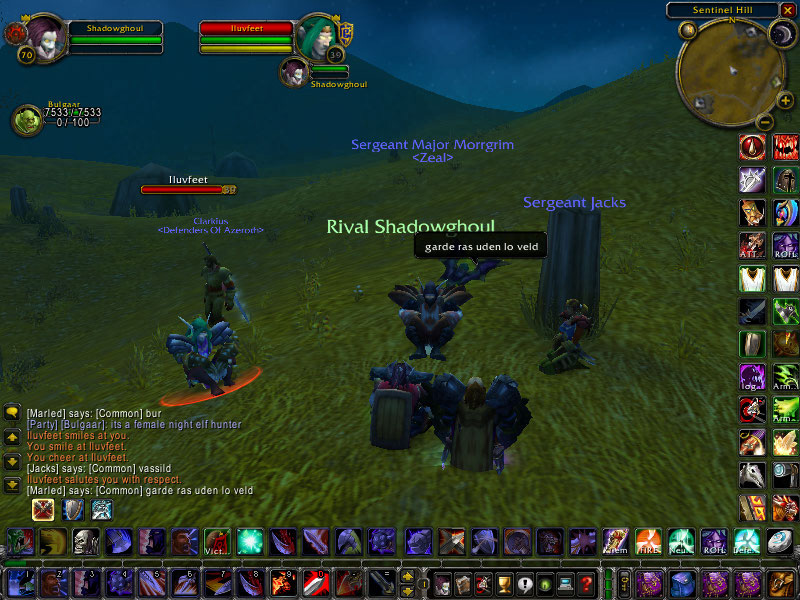Viewport: 800px width, 600px height.
Task: Open the red question mark help button
Action: click(x=587, y=583)
